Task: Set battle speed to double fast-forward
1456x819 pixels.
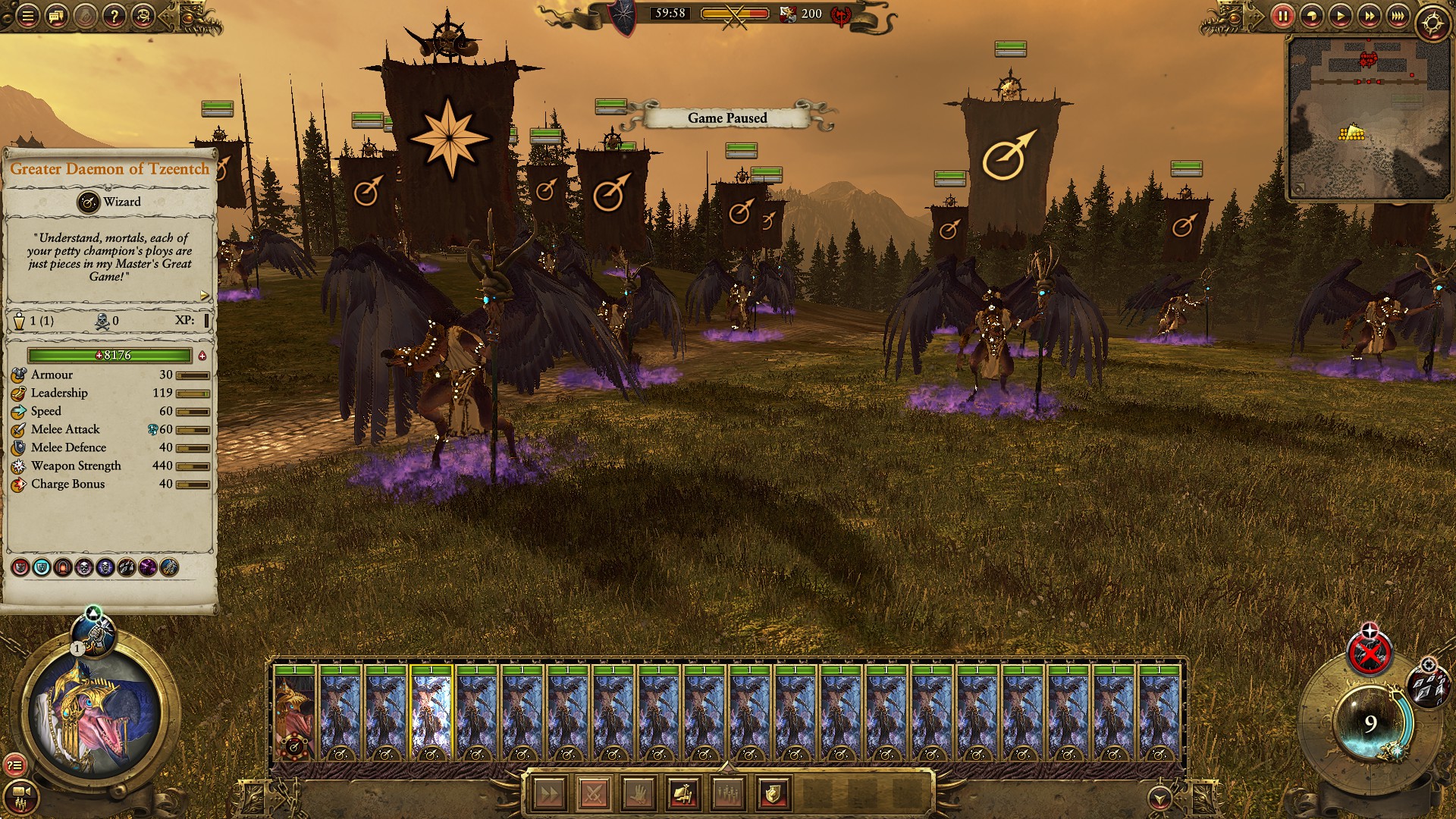Action: (x=1369, y=15)
